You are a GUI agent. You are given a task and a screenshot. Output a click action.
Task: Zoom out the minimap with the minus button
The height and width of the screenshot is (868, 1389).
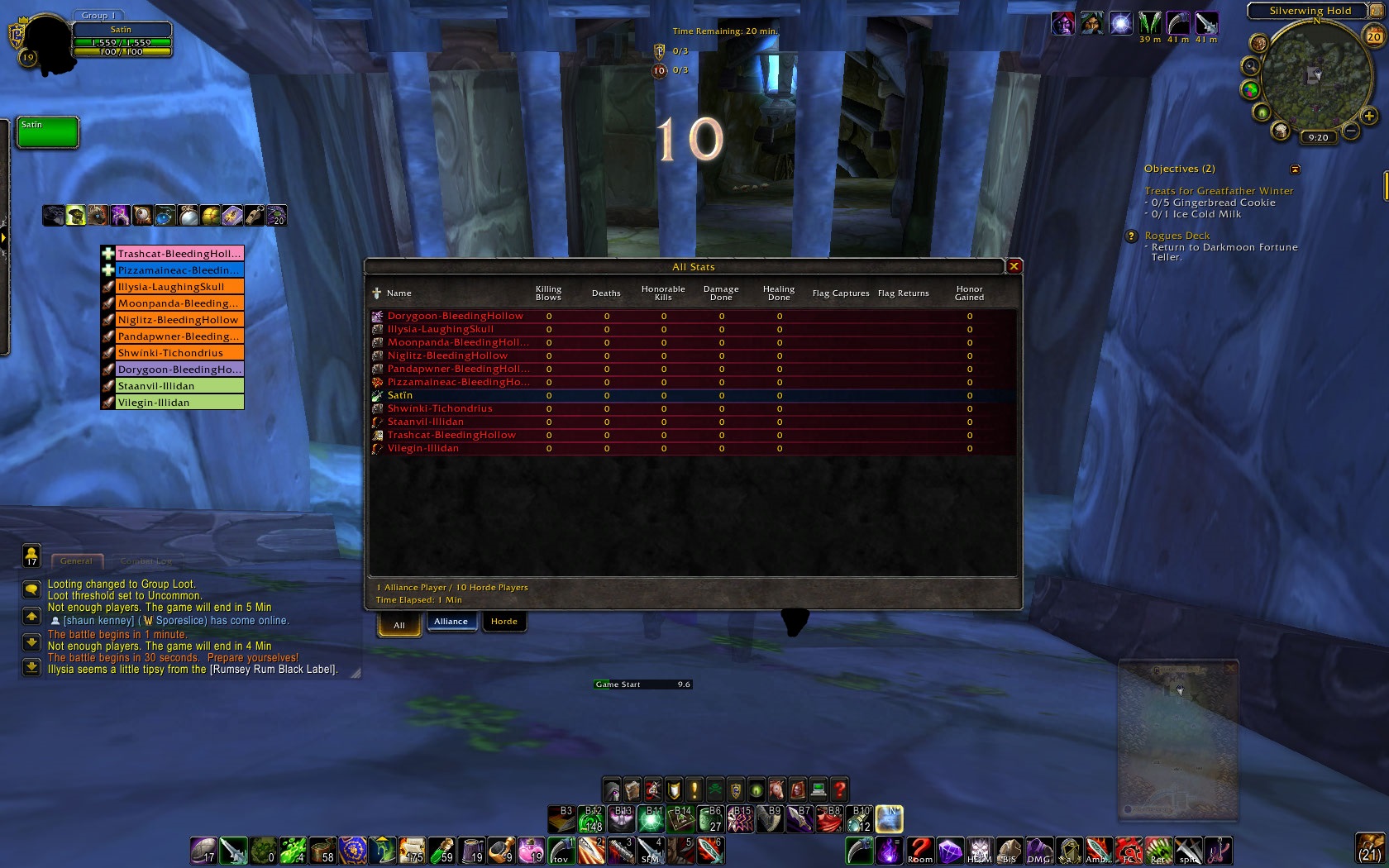tap(1350, 131)
